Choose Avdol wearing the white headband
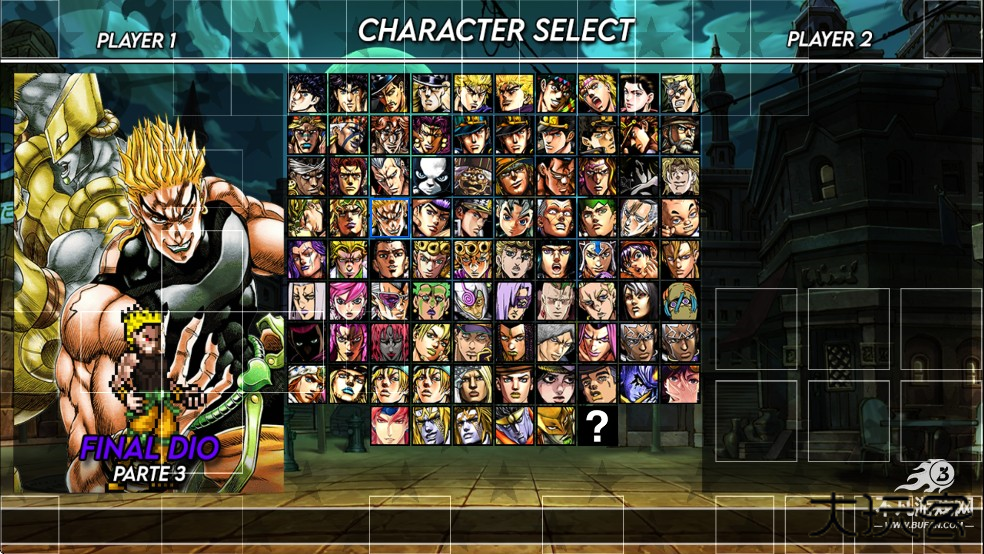 coord(306,177)
